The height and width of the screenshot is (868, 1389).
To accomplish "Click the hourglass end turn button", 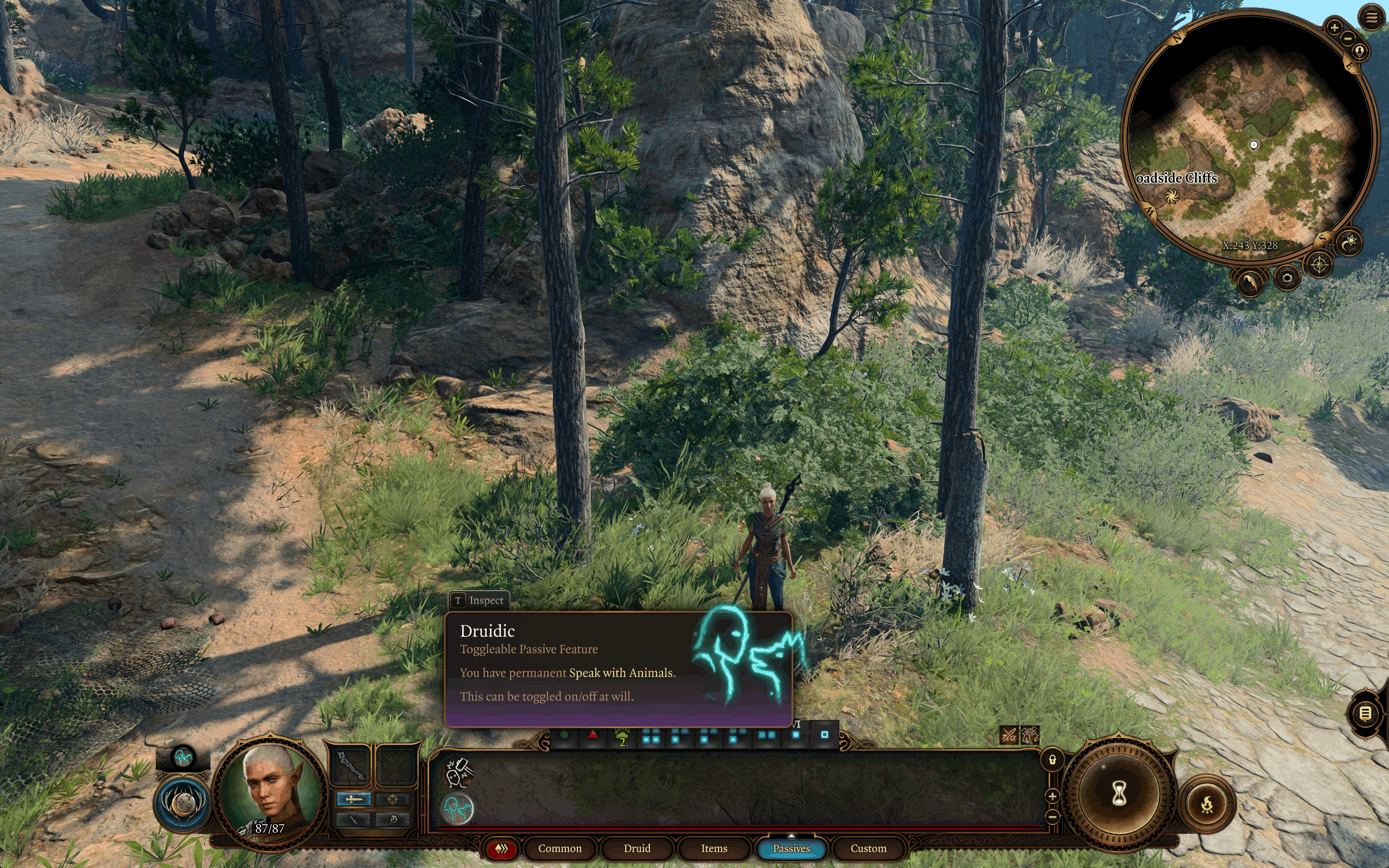I will [1118, 795].
